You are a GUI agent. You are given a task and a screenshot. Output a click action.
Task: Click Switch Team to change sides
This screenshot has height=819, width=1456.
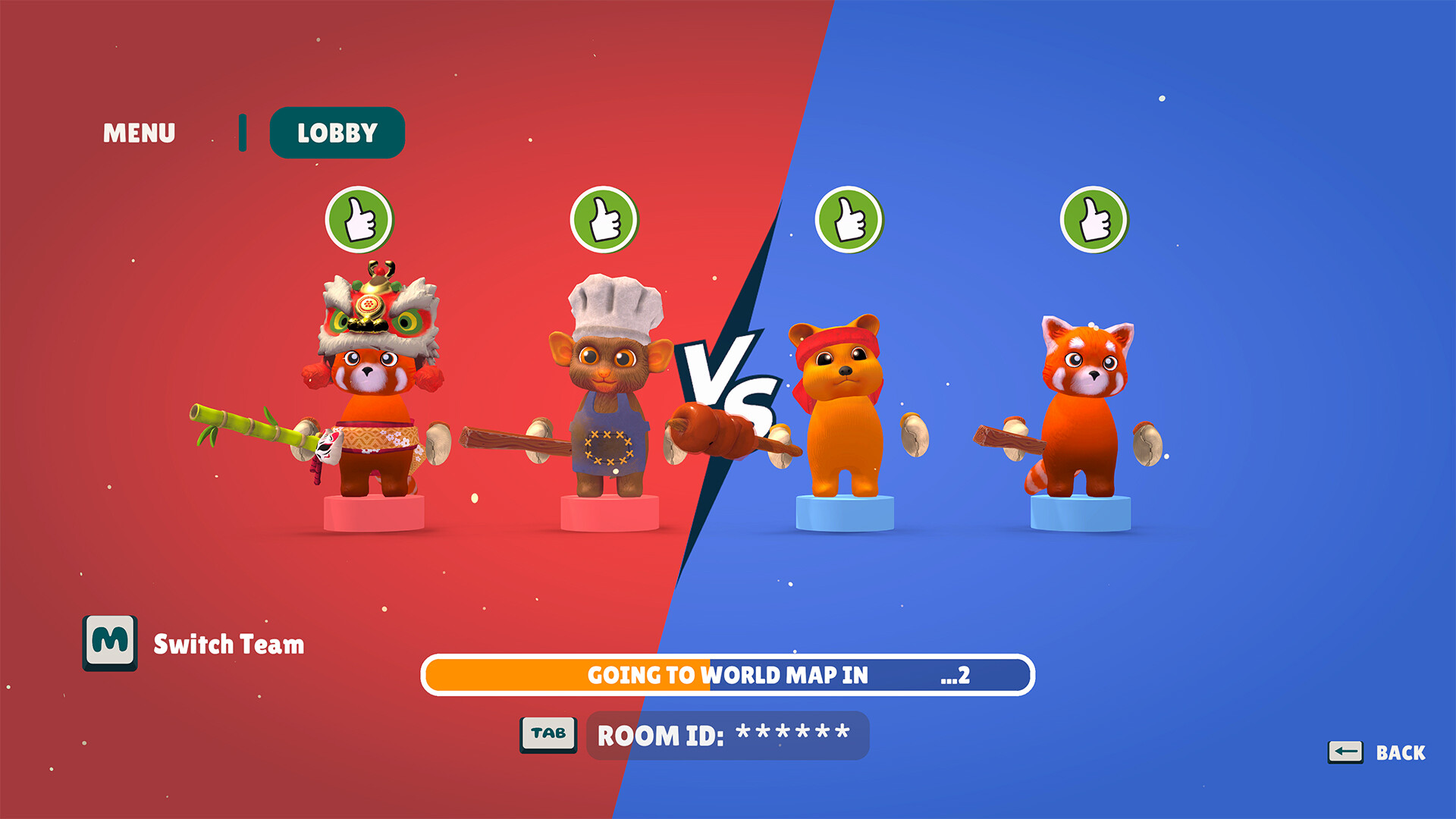click(227, 645)
